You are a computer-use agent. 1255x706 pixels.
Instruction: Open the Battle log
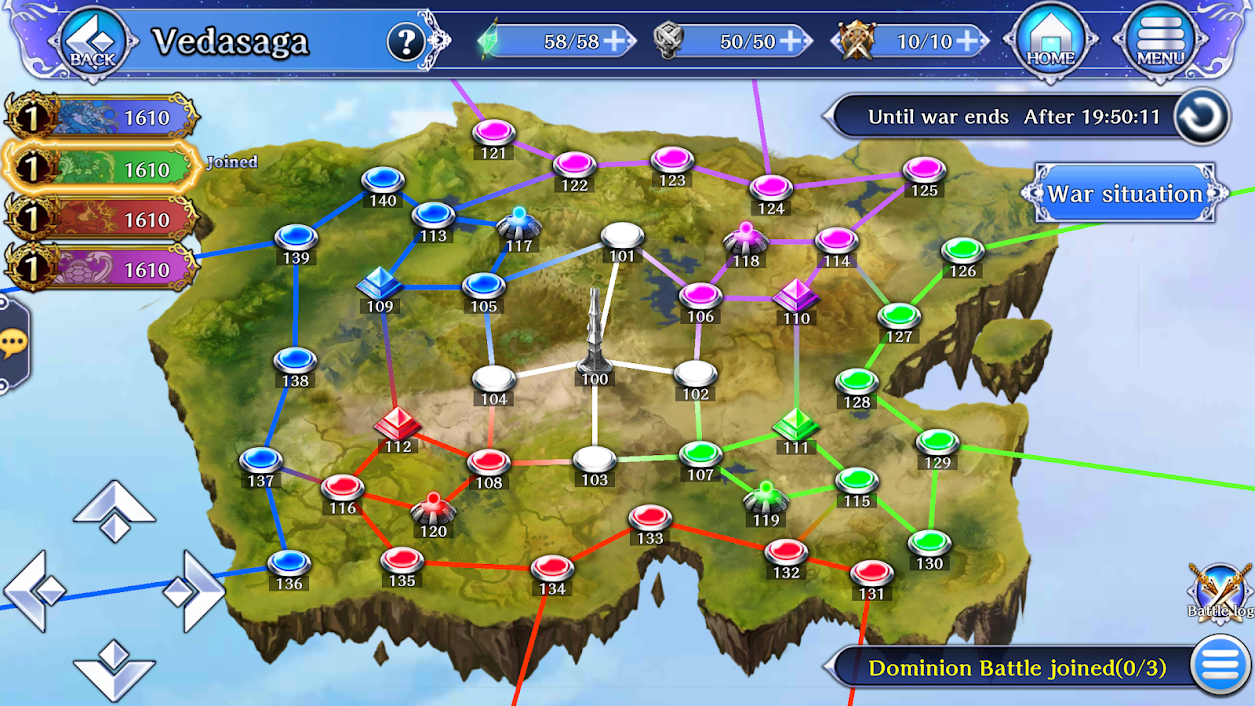(x=1220, y=590)
